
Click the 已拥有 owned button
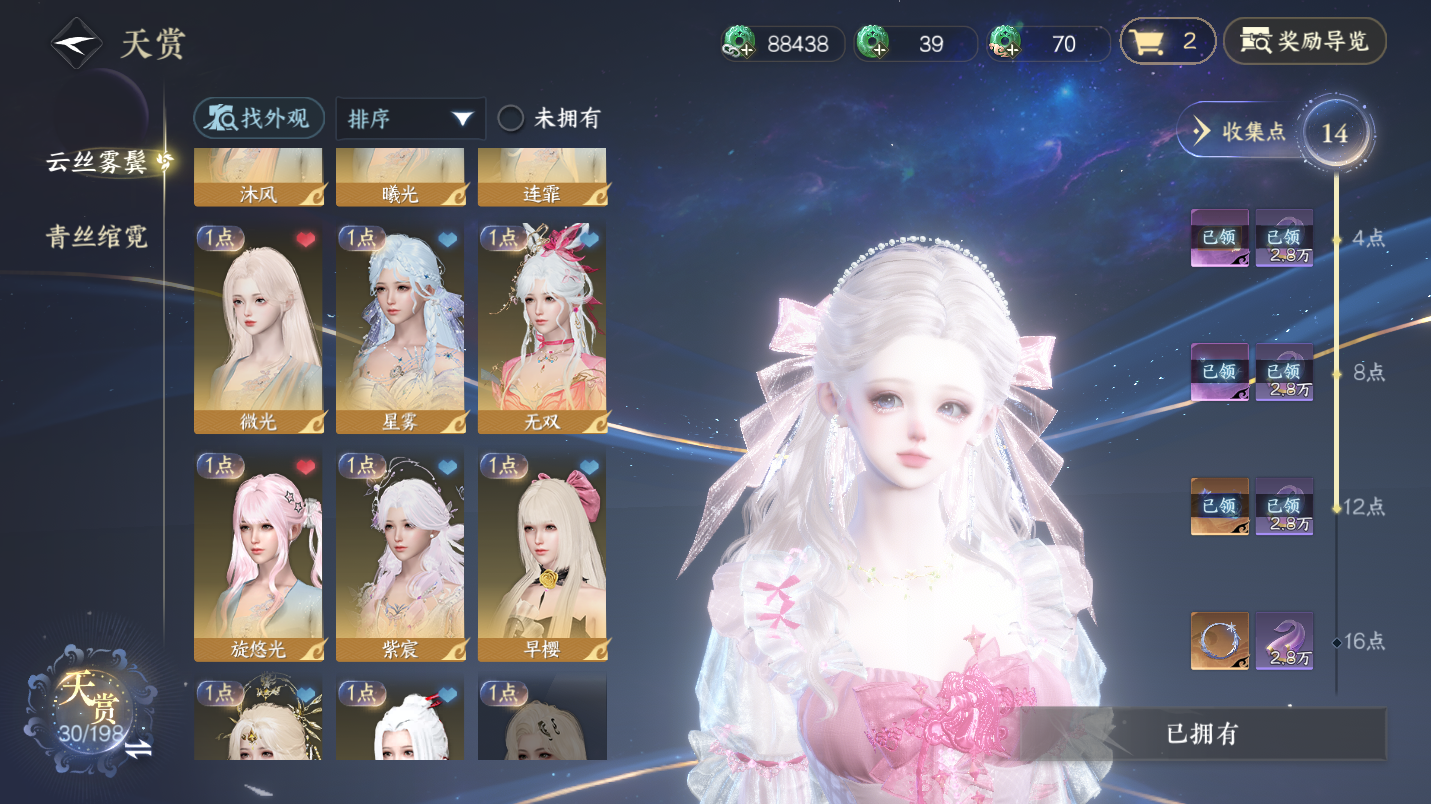pyautogui.click(x=1201, y=734)
